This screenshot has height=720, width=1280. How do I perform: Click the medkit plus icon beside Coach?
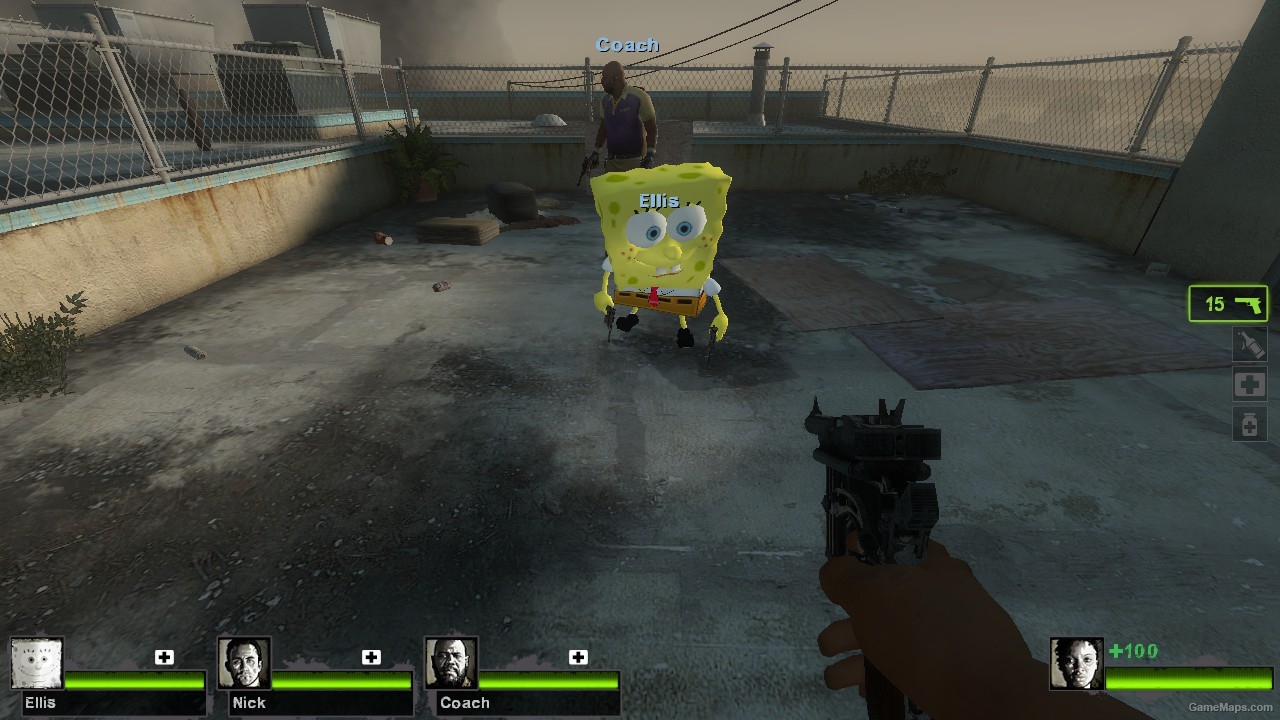coord(577,657)
